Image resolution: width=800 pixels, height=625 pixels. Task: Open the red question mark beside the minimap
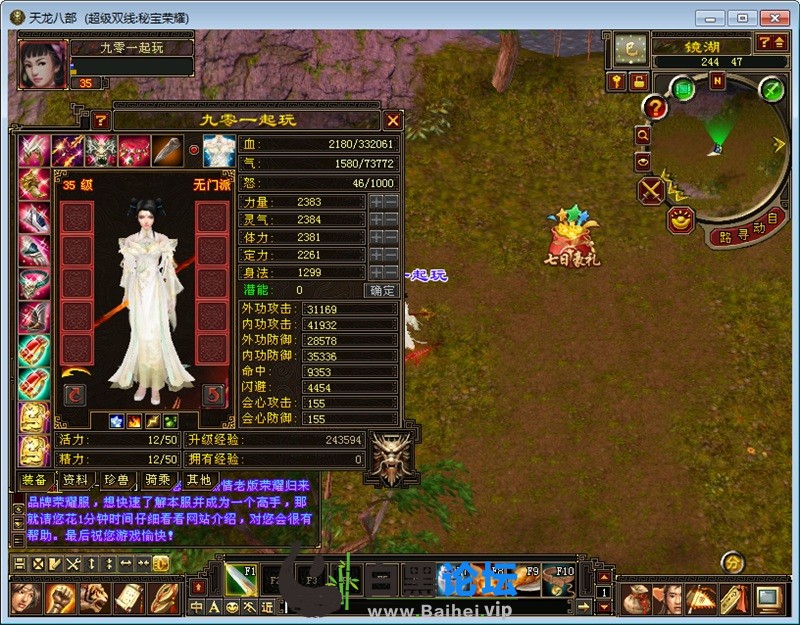point(655,108)
